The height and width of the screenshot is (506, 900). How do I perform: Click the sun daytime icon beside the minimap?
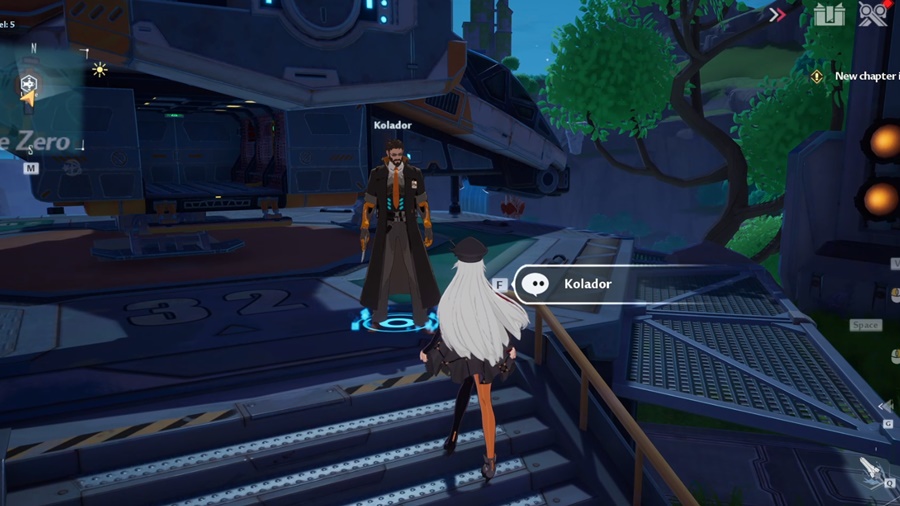pos(99,69)
